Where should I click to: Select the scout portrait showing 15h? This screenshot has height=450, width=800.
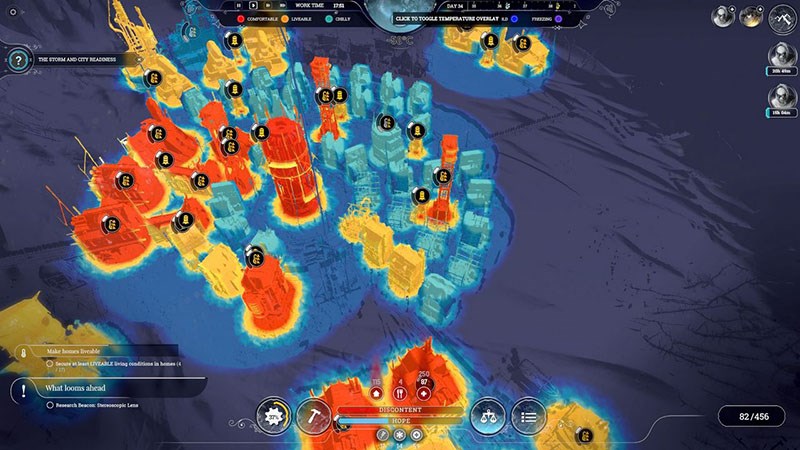click(781, 96)
